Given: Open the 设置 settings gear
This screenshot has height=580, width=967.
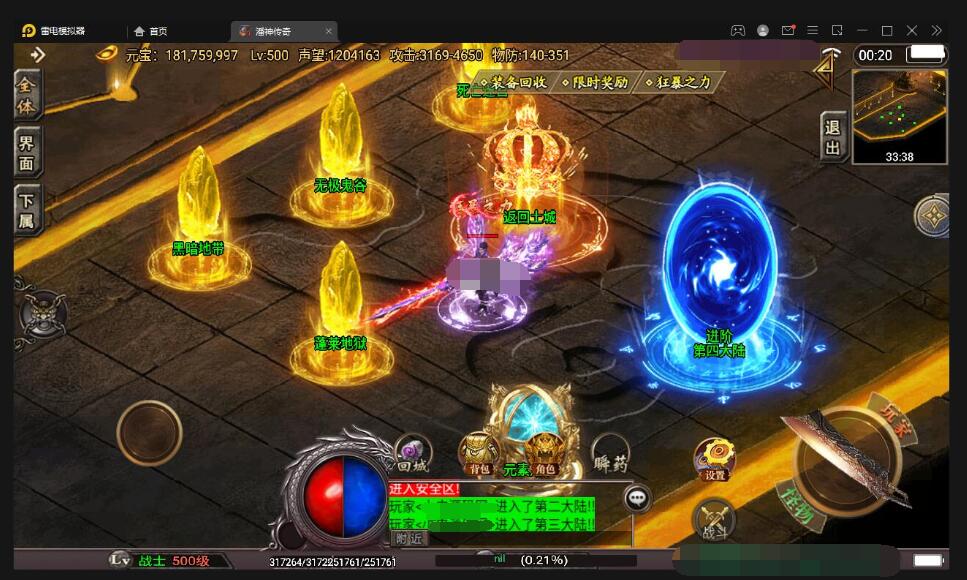Looking at the screenshot, I should tap(714, 459).
